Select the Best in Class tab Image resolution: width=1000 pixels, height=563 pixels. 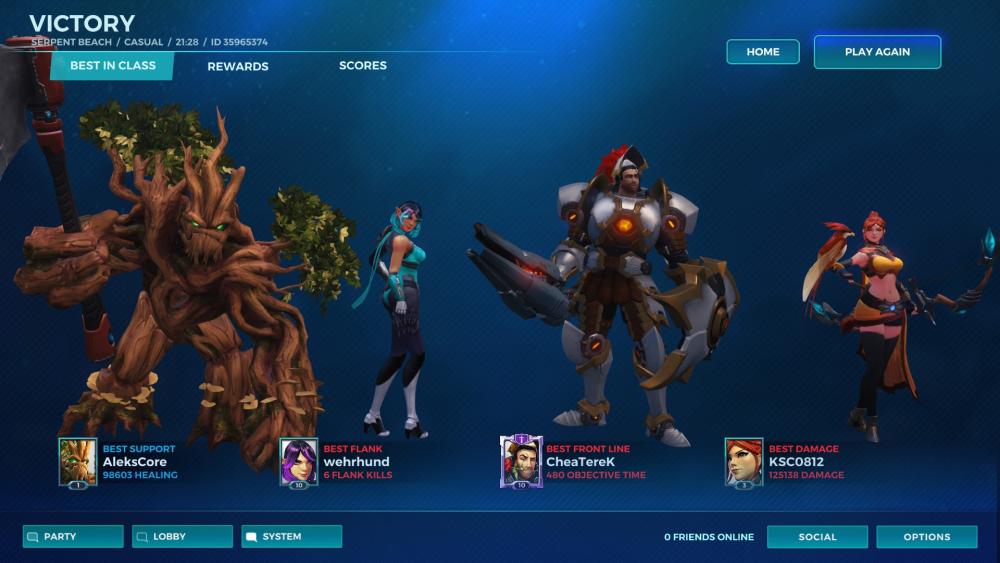tap(112, 66)
